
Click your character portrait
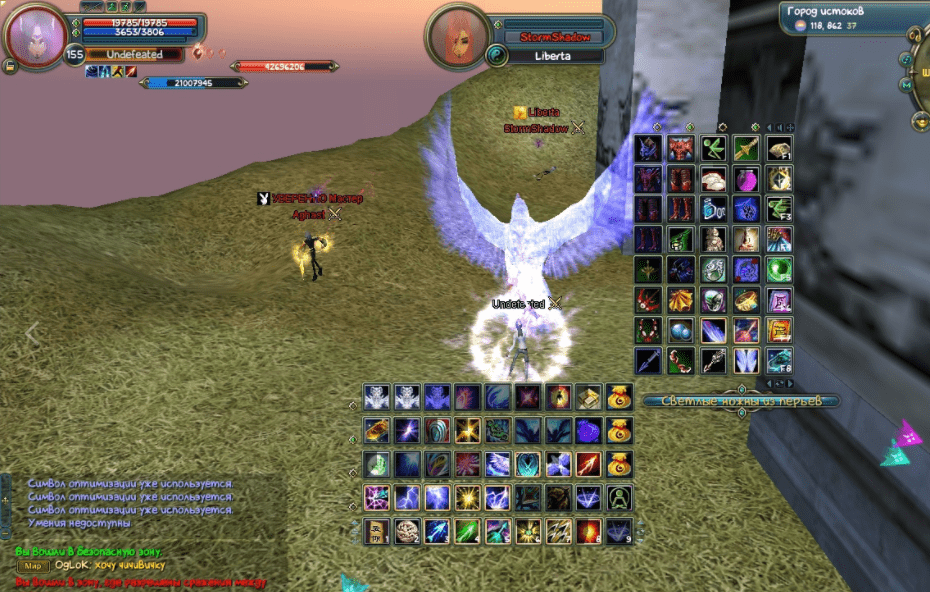35,36
